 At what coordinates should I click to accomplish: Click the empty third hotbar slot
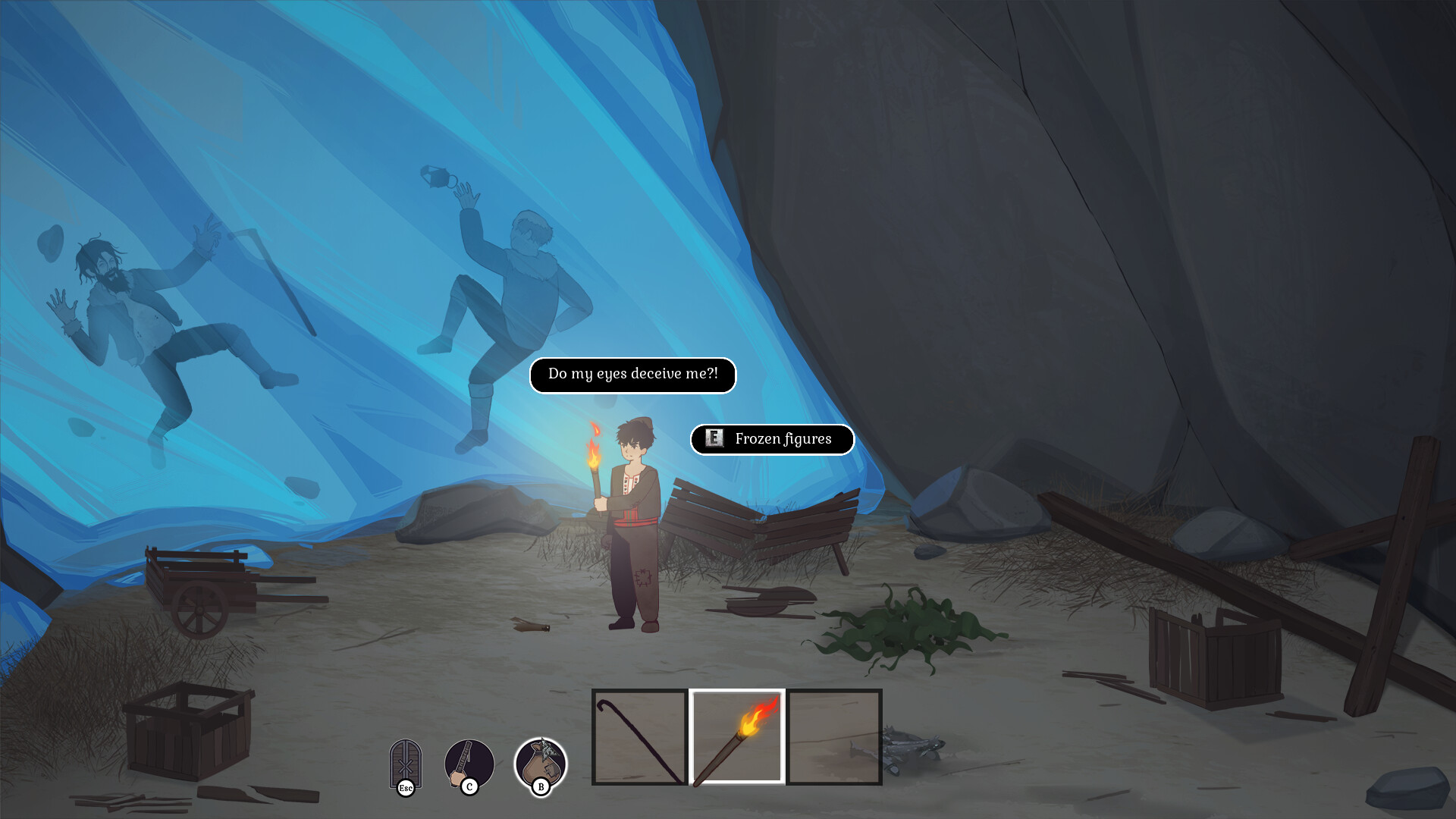[x=833, y=739]
